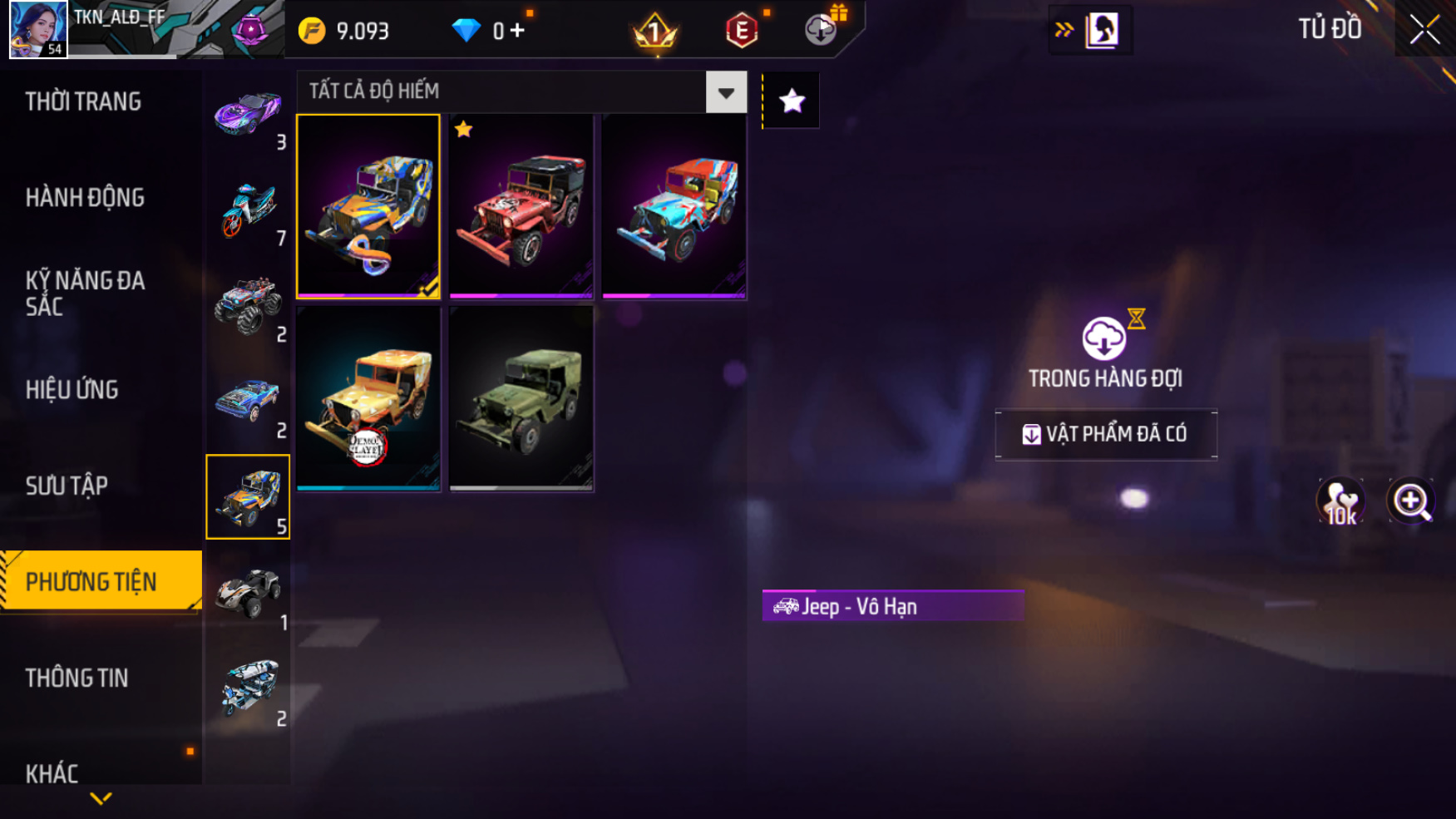Viewport: 1456px width, 819px height.
Task: Pick the green military jeep skin
Action: pyautogui.click(x=521, y=398)
